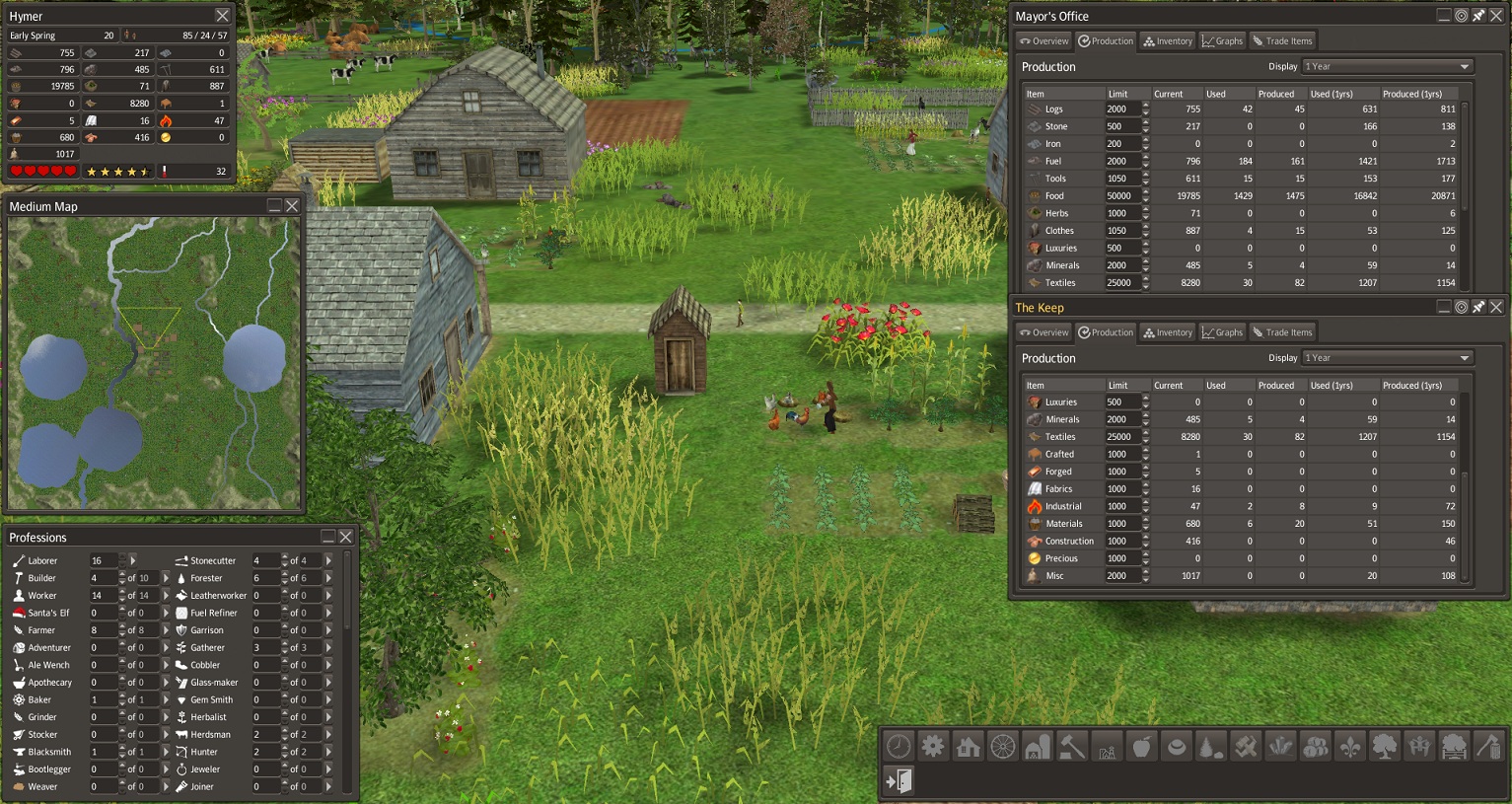Close the Medium Map window

pyautogui.click(x=292, y=206)
